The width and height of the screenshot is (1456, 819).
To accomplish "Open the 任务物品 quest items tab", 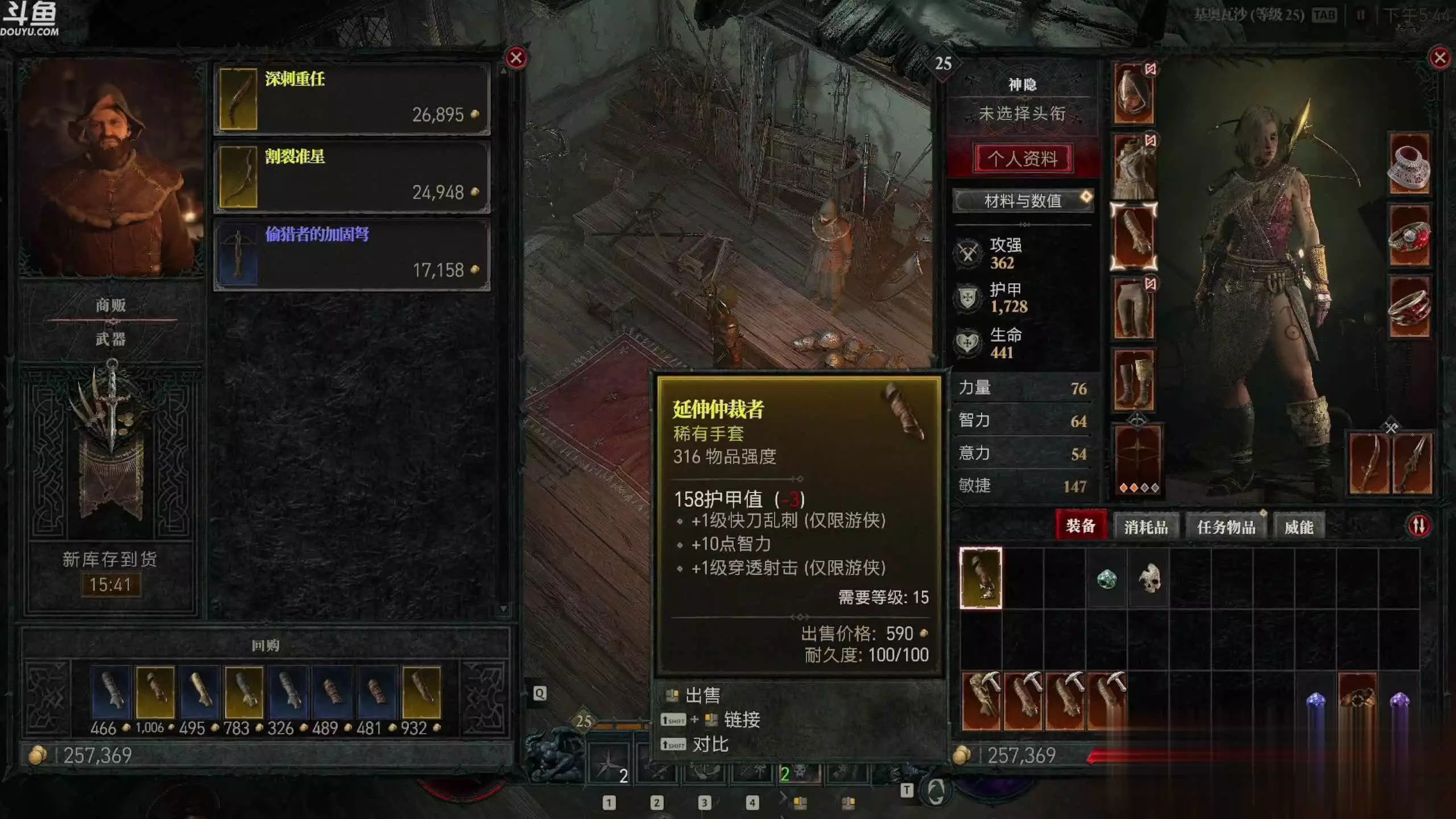I will coord(1226,527).
